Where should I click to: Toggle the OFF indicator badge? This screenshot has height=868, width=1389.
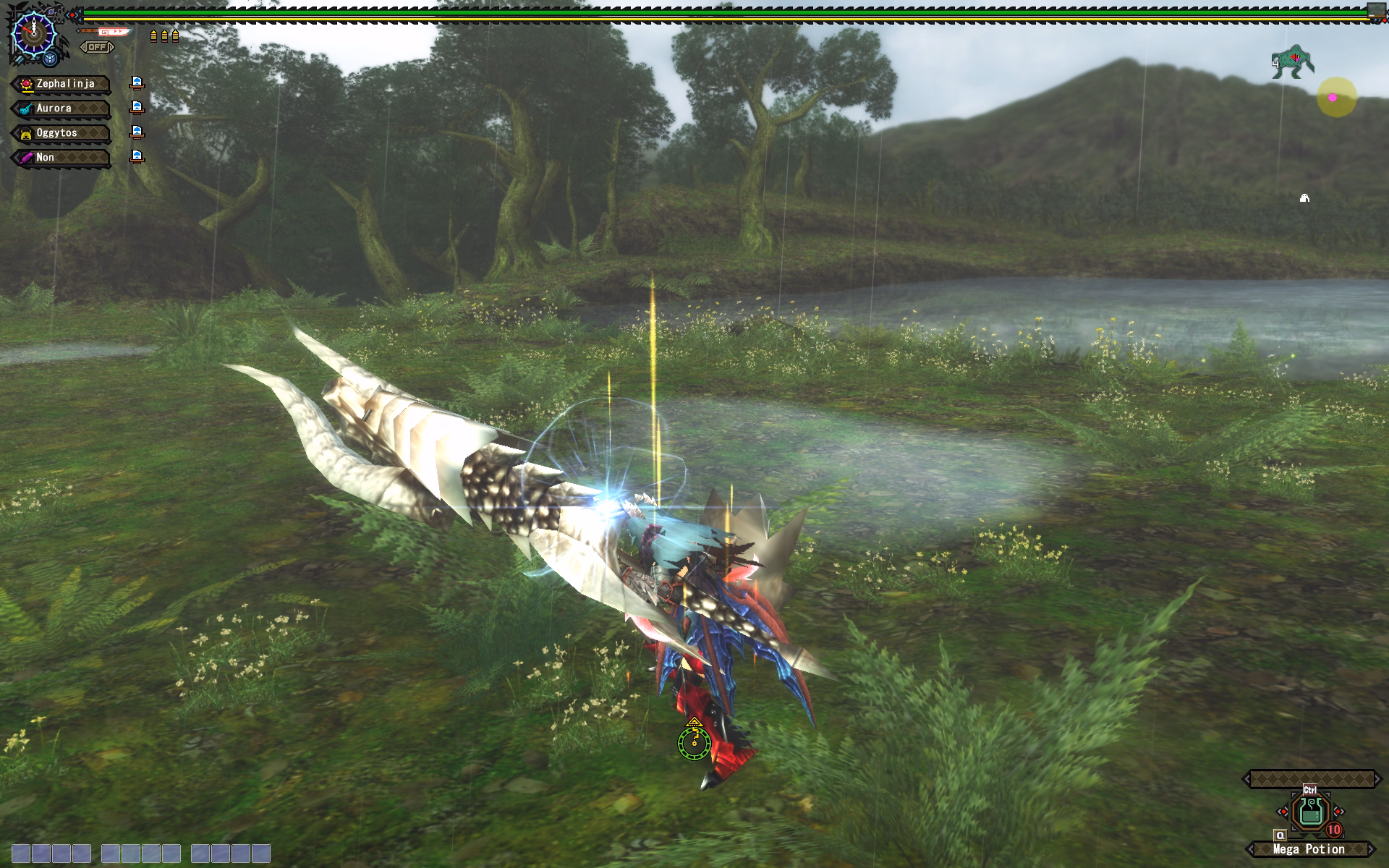coord(97,47)
